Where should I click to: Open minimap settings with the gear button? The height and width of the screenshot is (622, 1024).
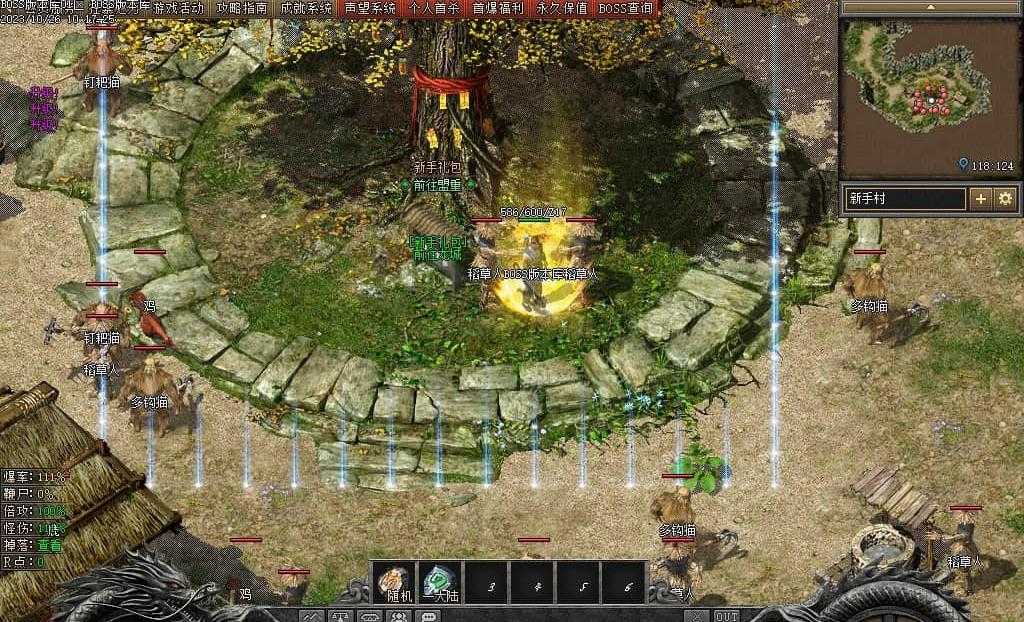[x=1005, y=198]
